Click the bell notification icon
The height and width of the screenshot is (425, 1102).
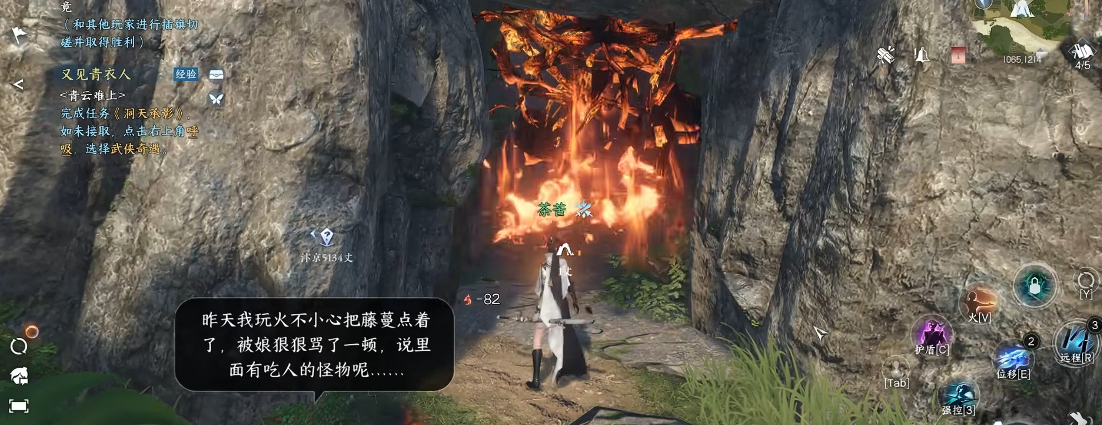pyautogui.click(x=921, y=55)
